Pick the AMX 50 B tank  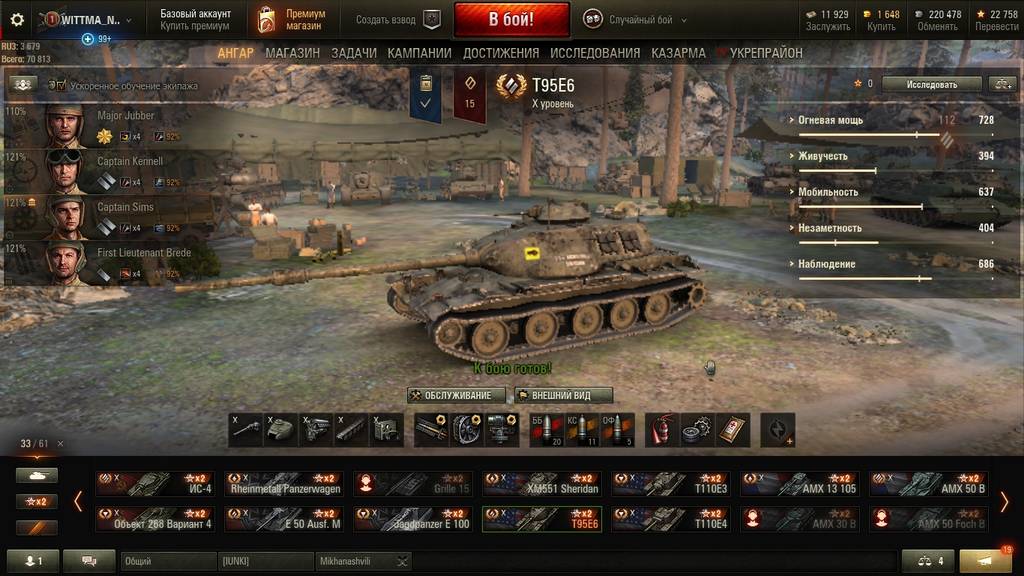[x=928, y=484]
